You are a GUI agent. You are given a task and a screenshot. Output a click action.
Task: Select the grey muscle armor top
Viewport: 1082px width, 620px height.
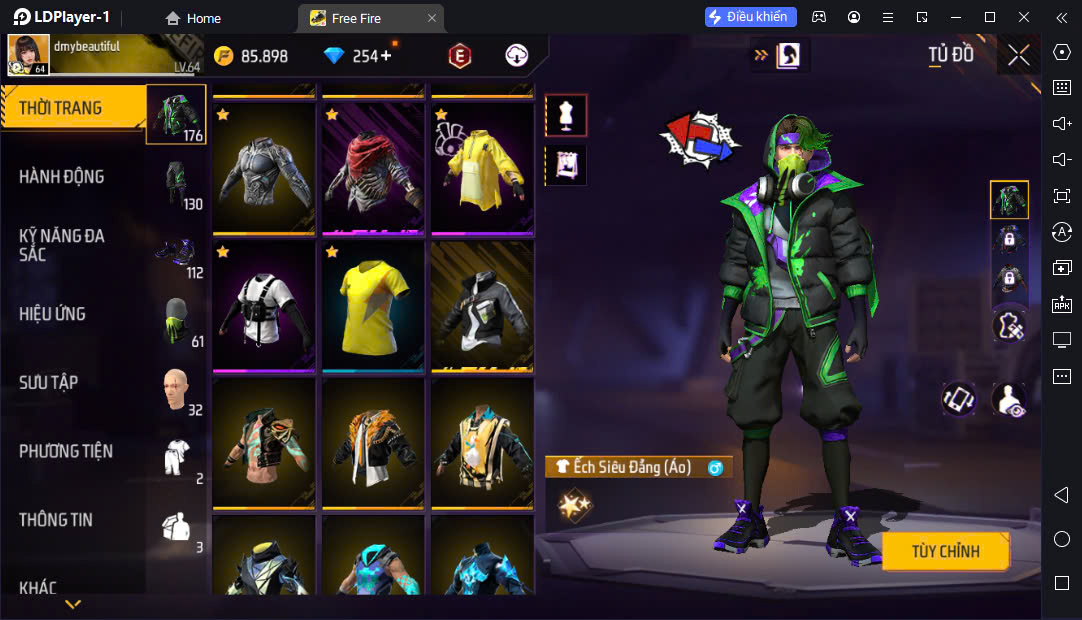[x=264, y=166]
